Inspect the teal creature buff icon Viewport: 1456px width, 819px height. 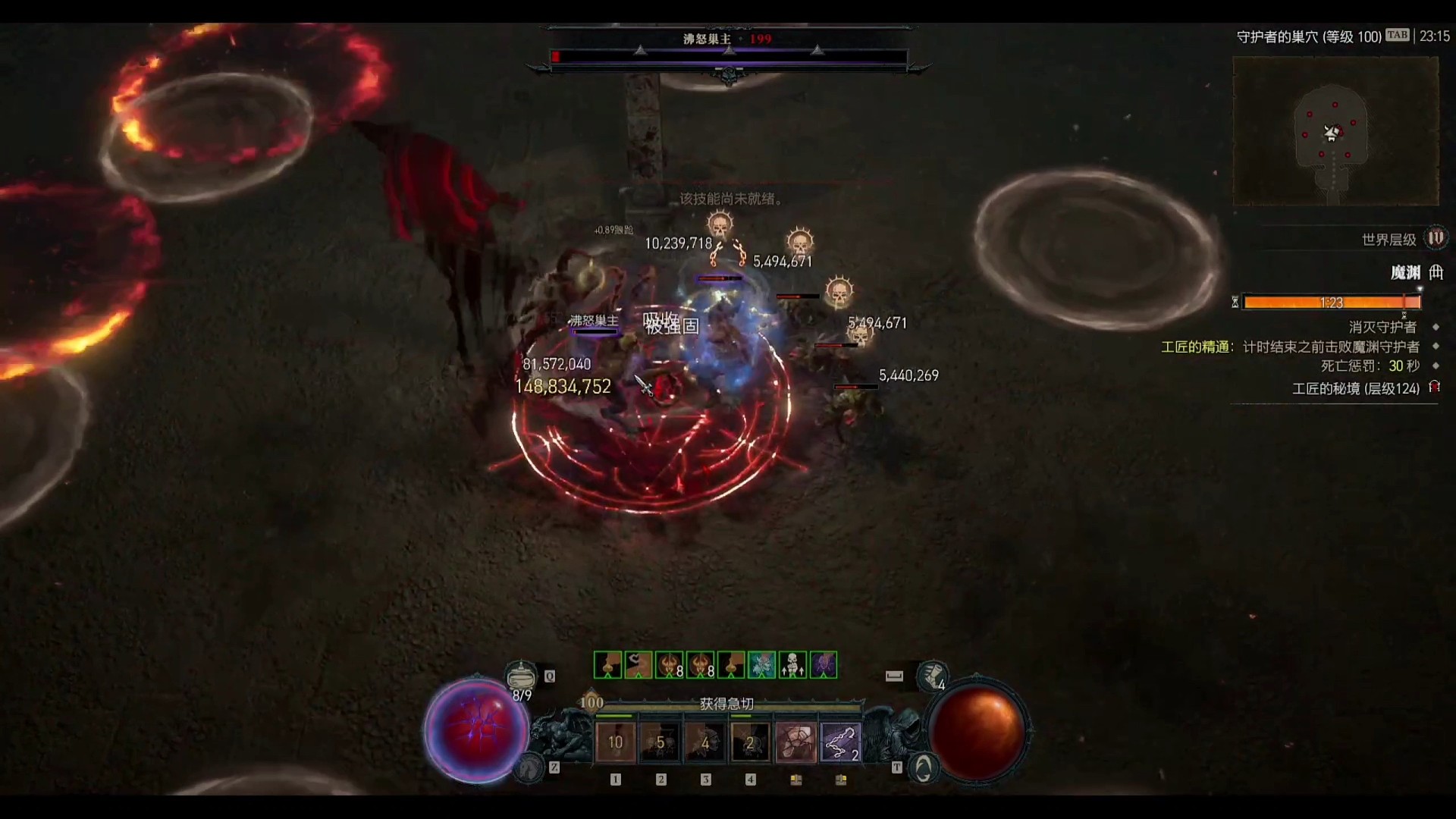(762, 665)
